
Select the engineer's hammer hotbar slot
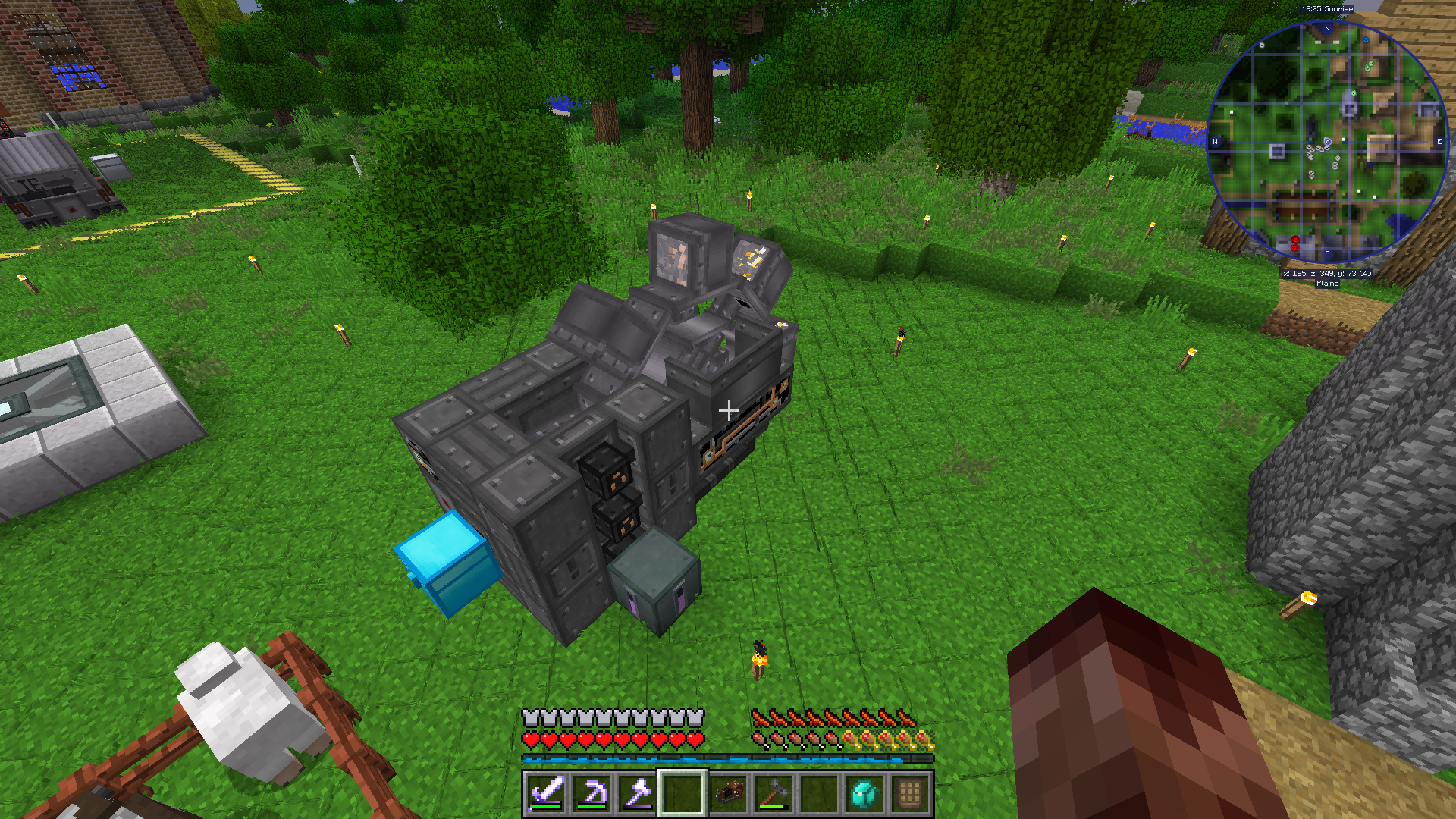coord(773,793)
